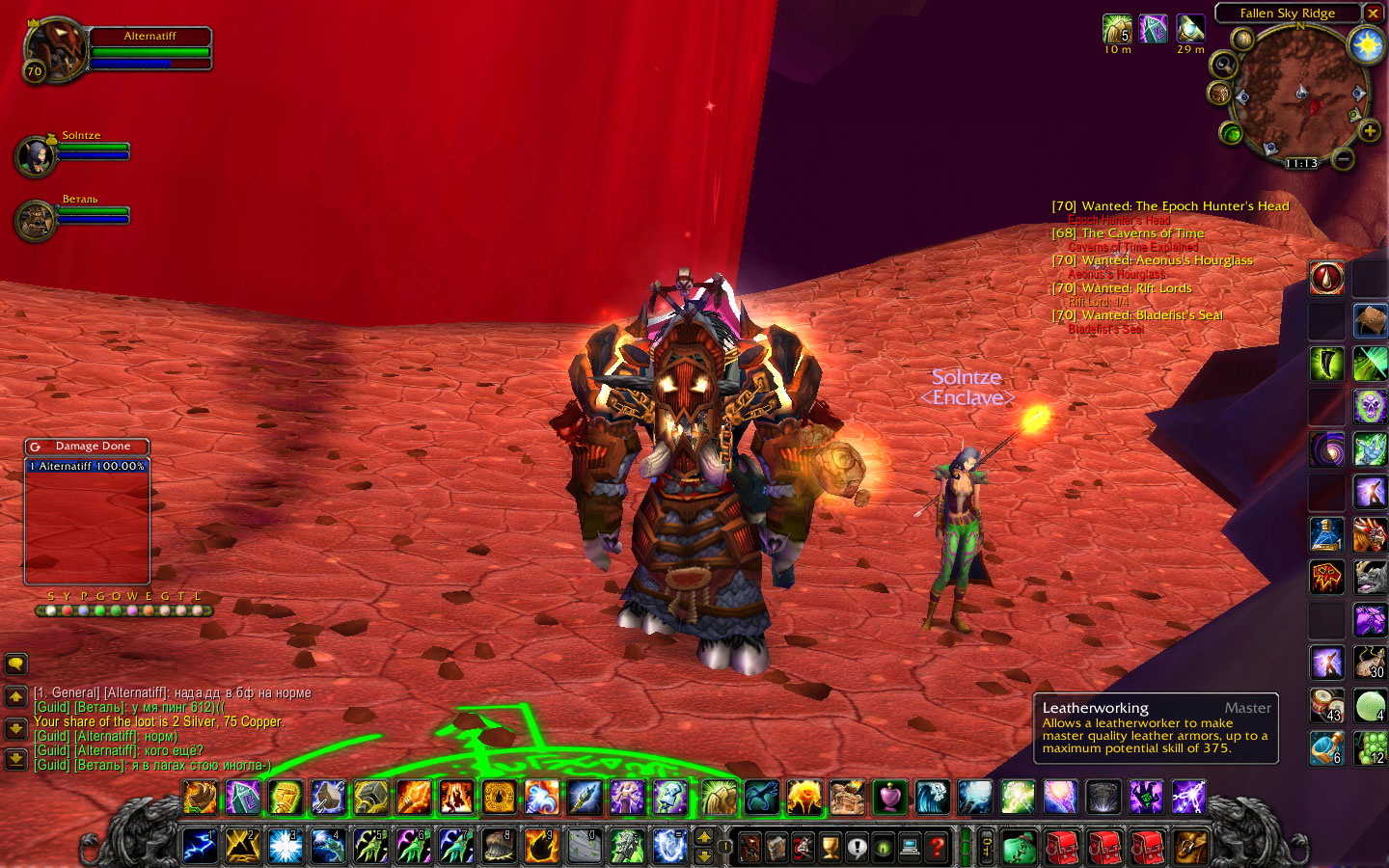Open the green stitched bag slot
This screenshot has width=1389, height=868.
(x=1019, y=848)
